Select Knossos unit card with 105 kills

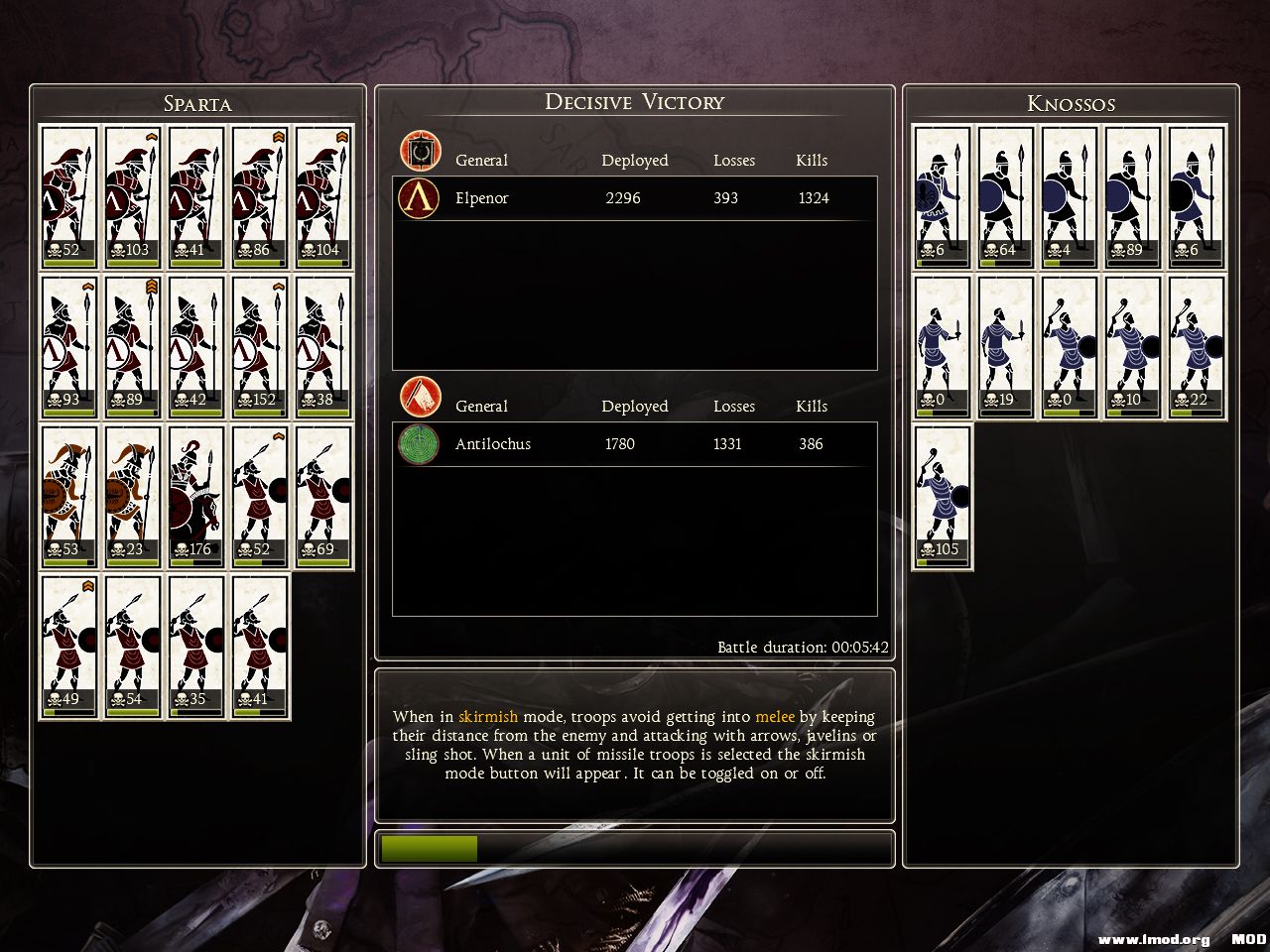[943, 497]
